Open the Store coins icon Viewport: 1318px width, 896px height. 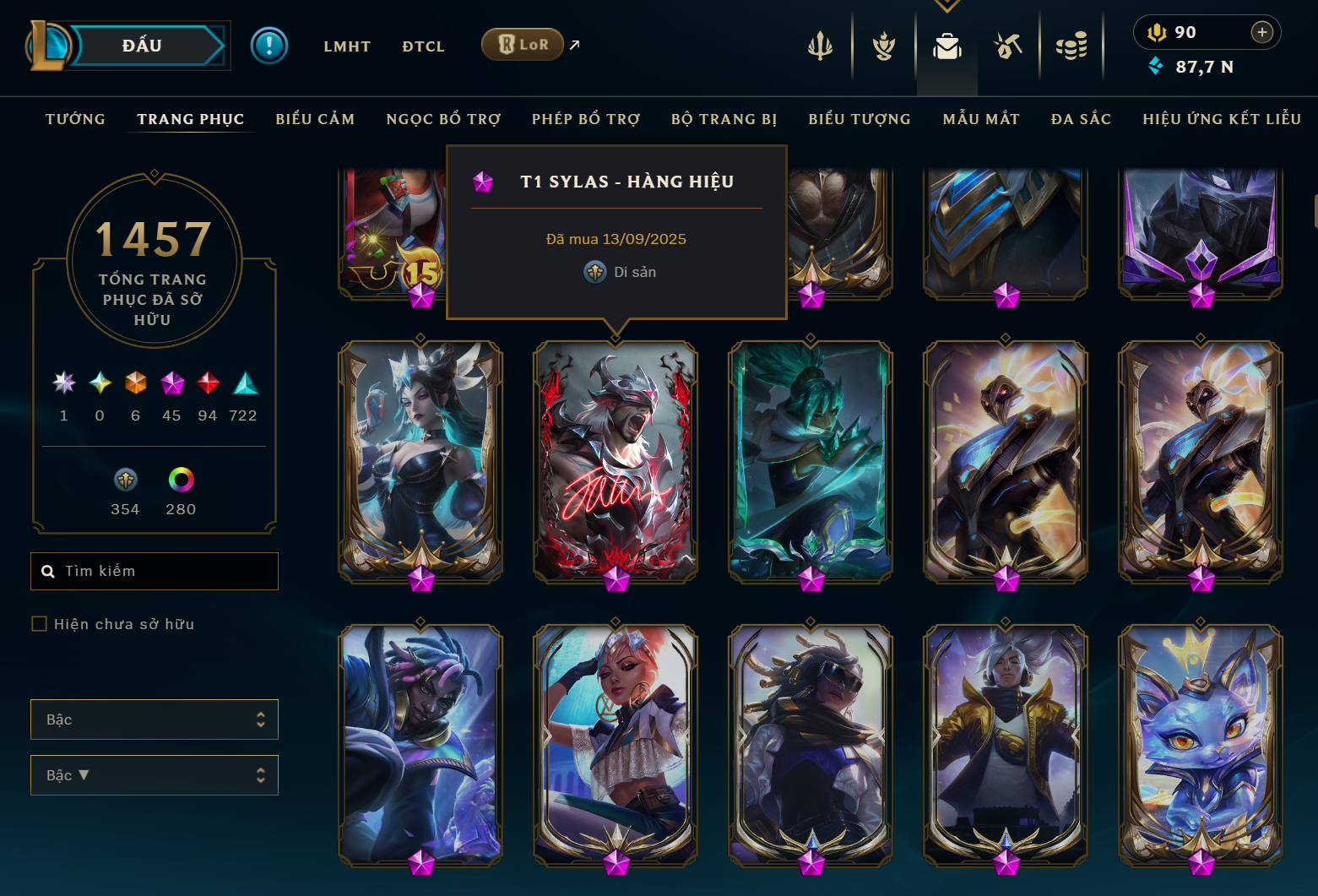1071,47
